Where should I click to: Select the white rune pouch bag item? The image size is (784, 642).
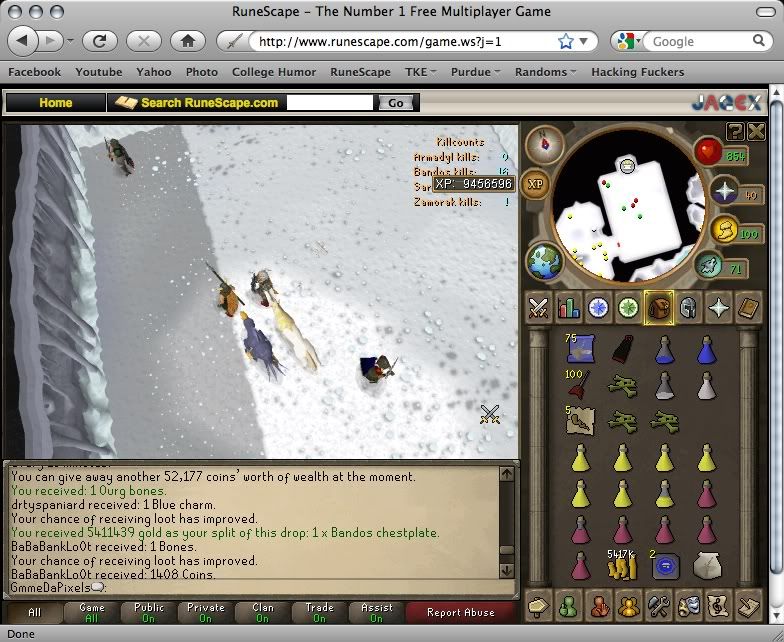click(x=706, y=567)
